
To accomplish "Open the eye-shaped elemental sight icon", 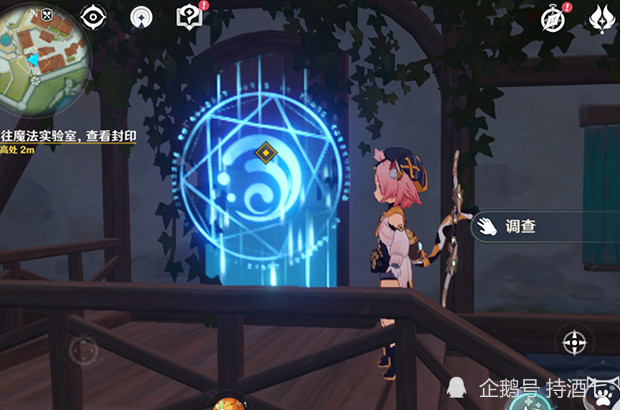I will coord(94,16).
